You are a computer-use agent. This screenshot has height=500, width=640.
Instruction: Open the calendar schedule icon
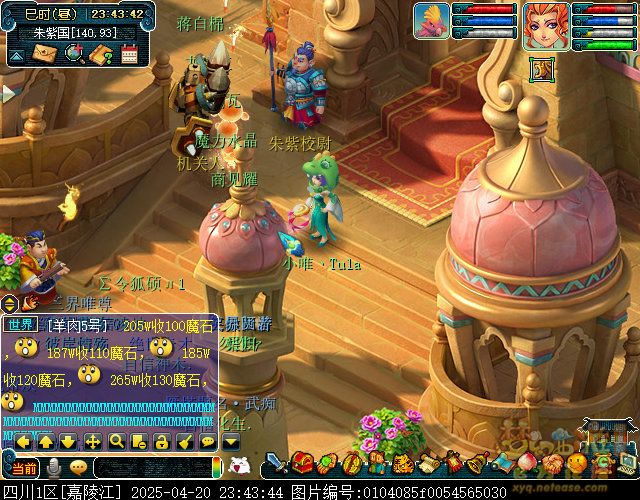(x=128, y=54)
